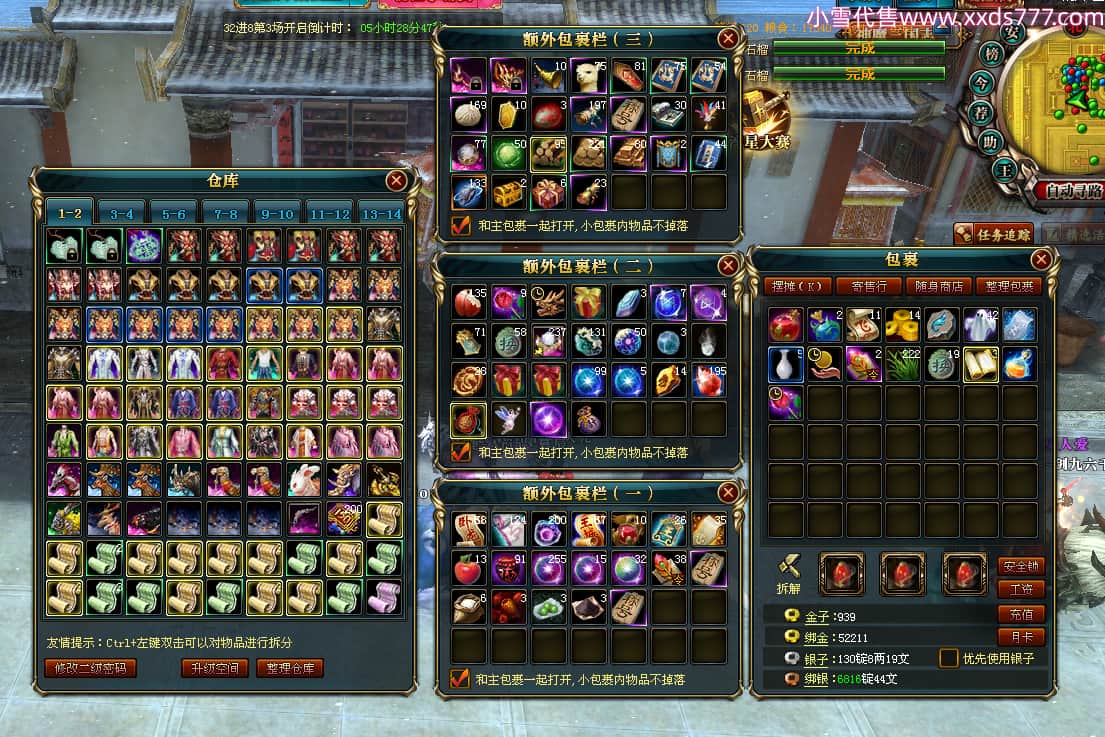
Task: Select the white rabbit item in the warehouse
Action: [304, 481]
